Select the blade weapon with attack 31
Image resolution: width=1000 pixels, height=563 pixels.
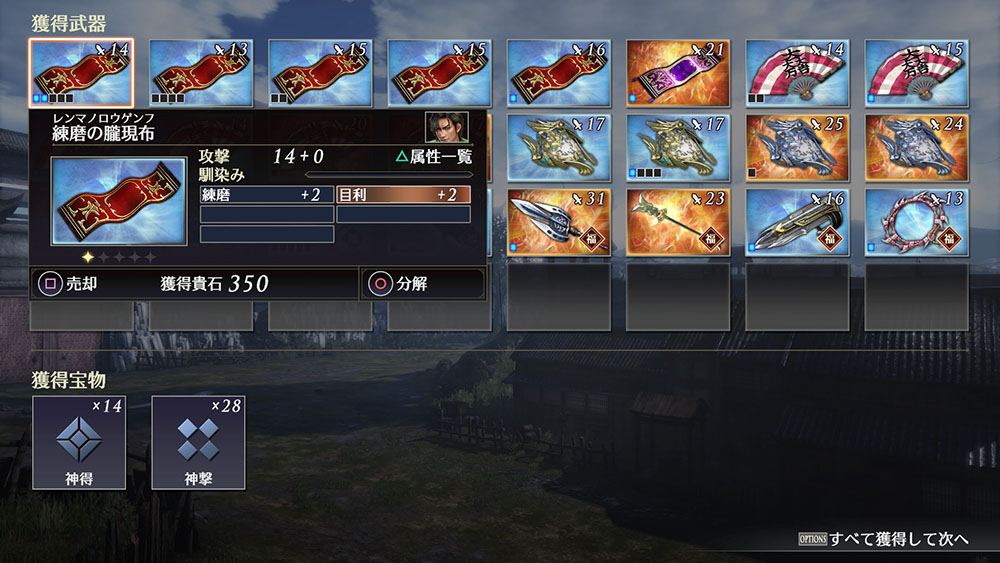558,222
